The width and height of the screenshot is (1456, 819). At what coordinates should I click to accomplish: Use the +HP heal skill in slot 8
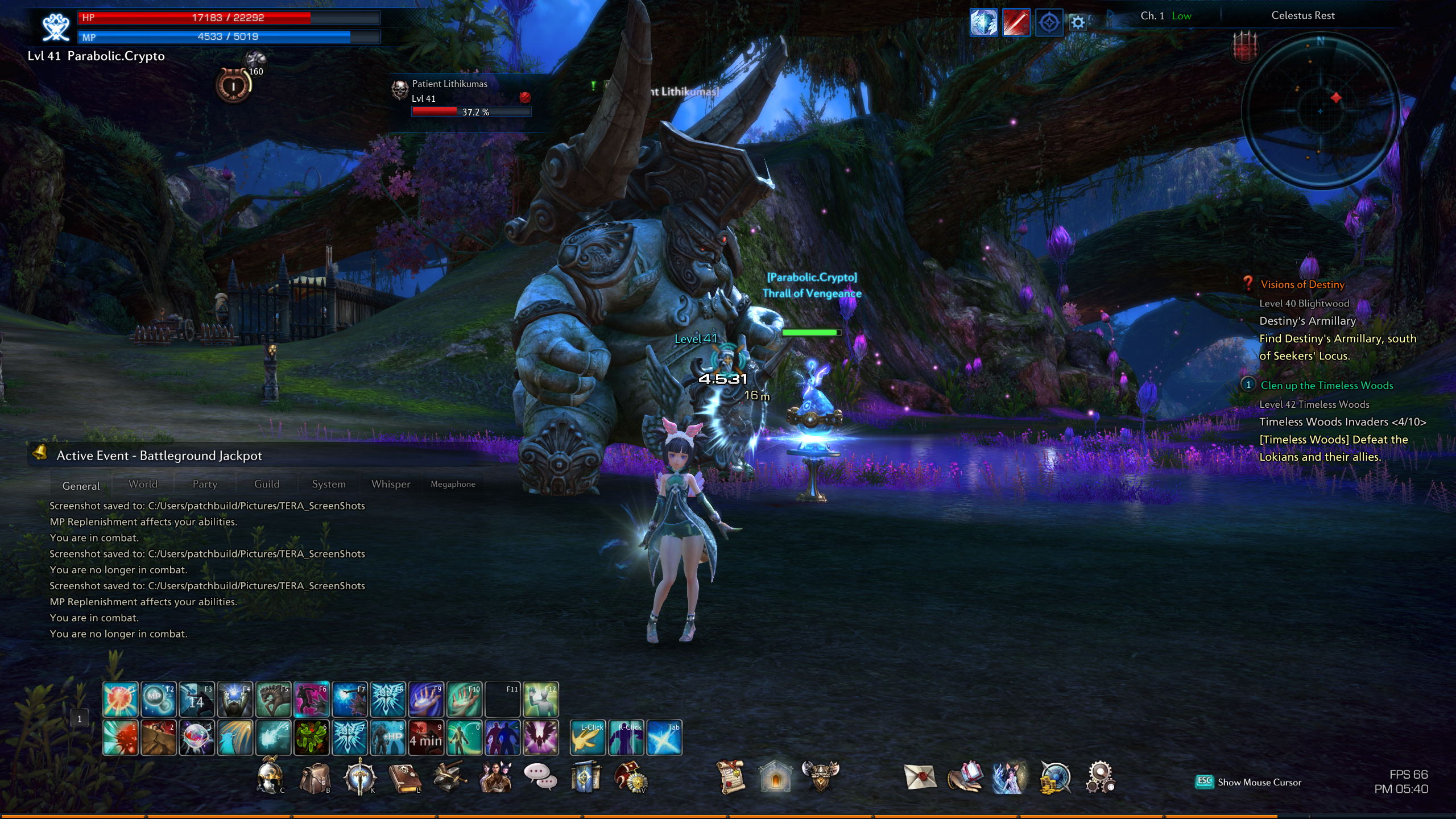click(x=388, y=738)
